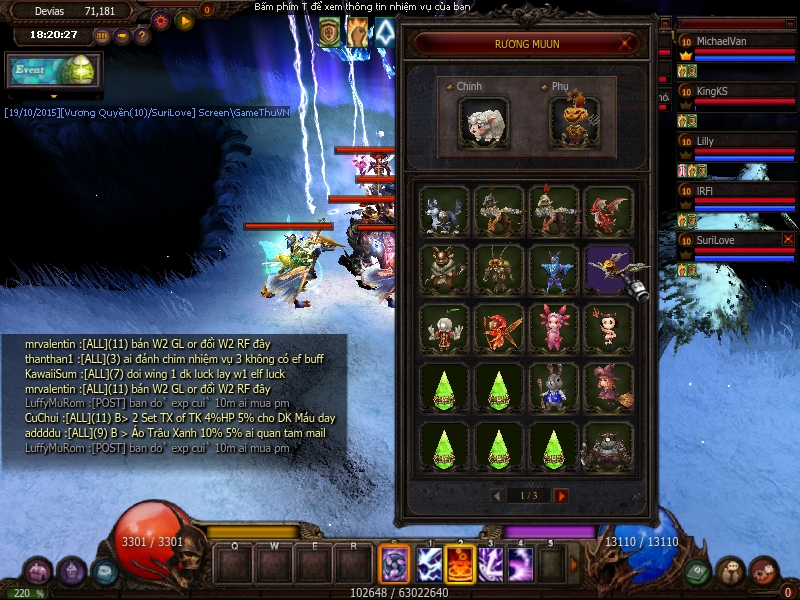The height and width of the screenshot is (600, 800).
Task: Go to the next muun page
Action: pos(561,495)
